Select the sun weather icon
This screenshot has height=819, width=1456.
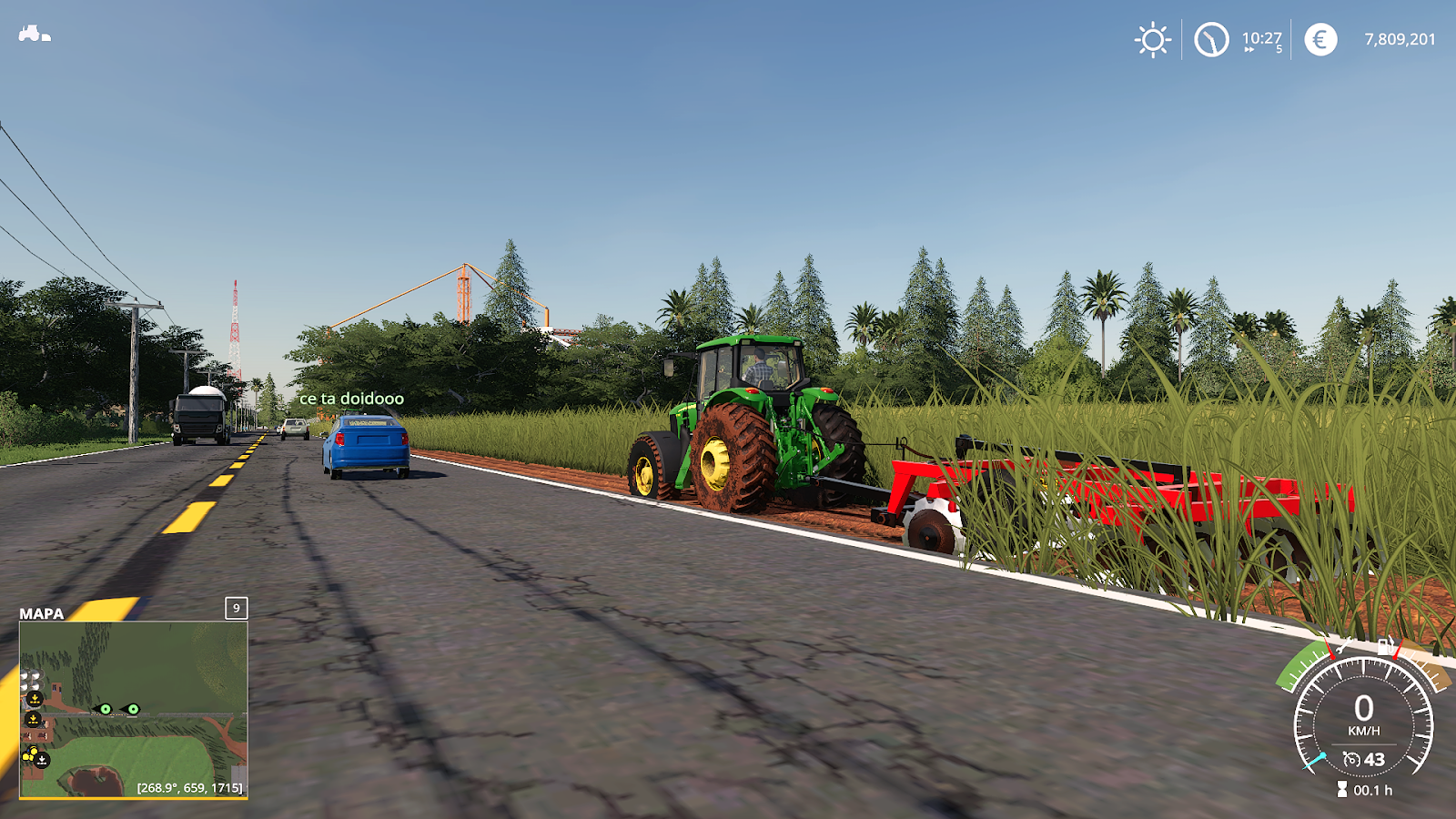[1153, 39]
